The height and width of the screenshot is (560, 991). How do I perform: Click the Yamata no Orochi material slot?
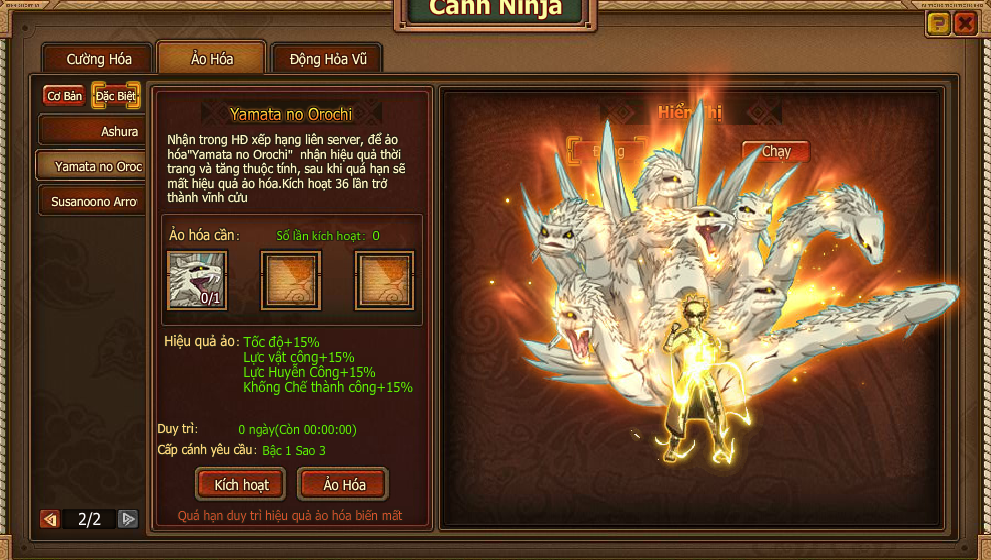197,279
